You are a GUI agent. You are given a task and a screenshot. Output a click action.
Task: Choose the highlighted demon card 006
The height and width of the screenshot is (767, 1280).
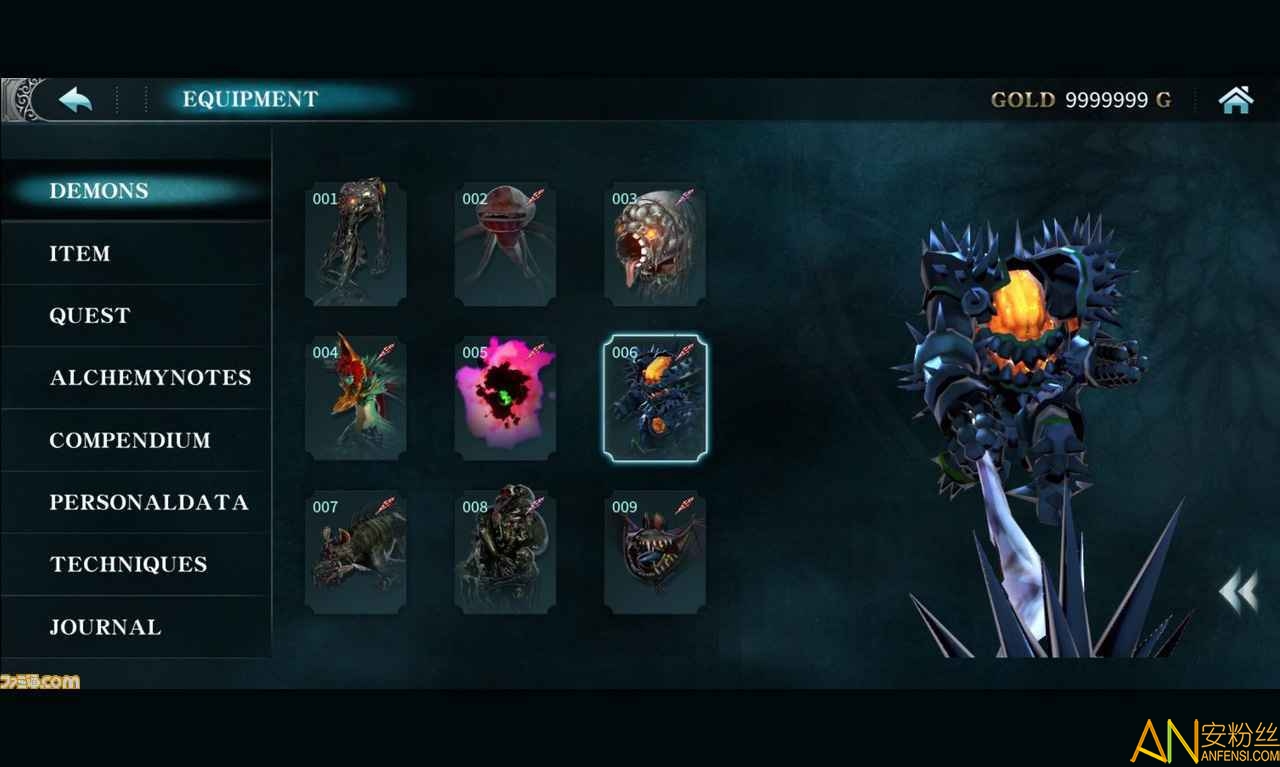[x=655, y=398]
